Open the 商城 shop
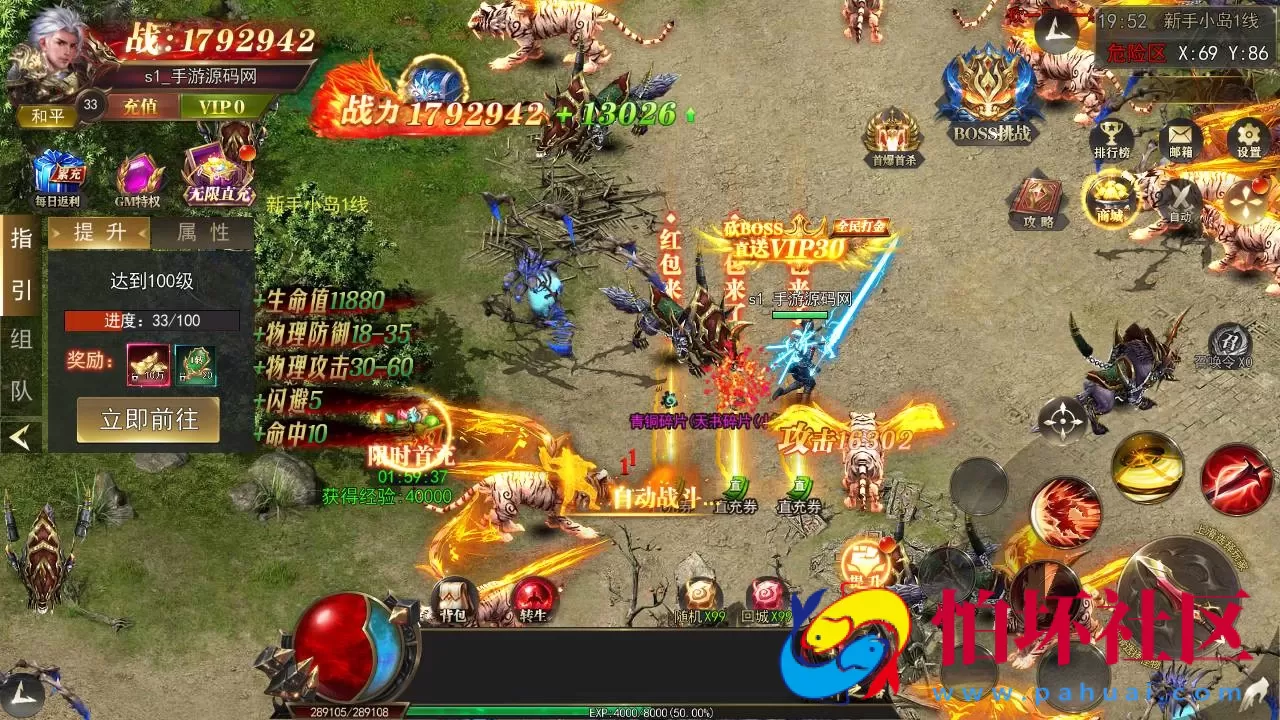Image resolution: width=1280 pixels, height=720 pixels. point(1110,195)
